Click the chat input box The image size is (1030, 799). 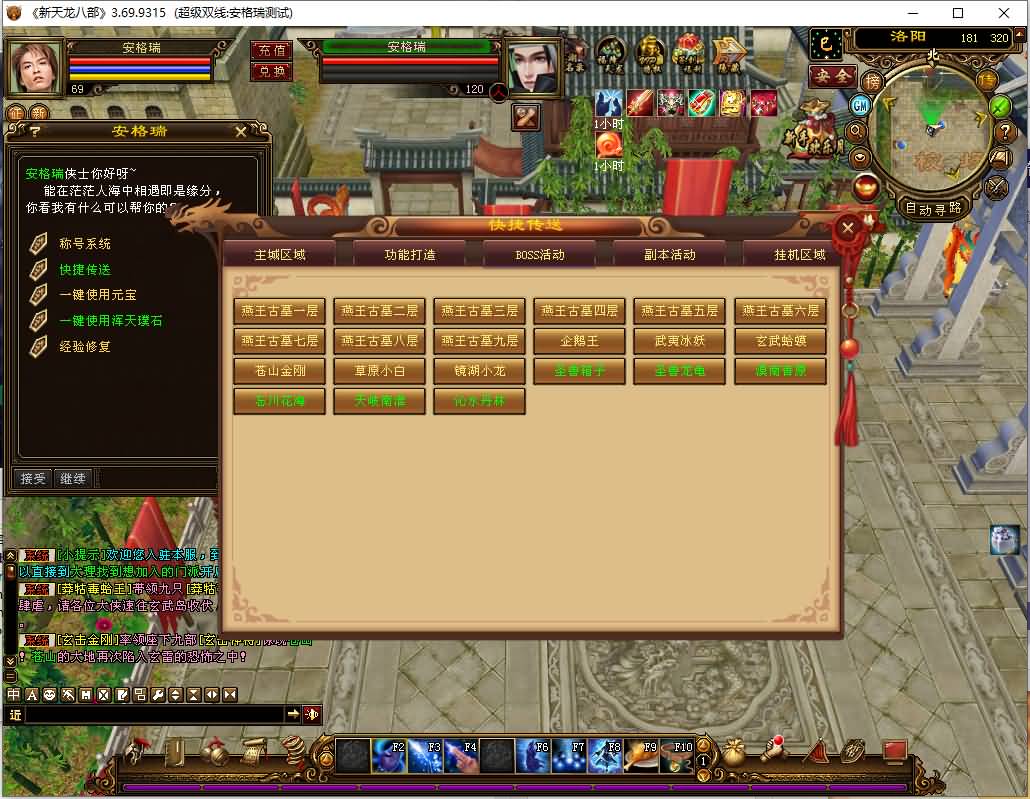(150, 714)
